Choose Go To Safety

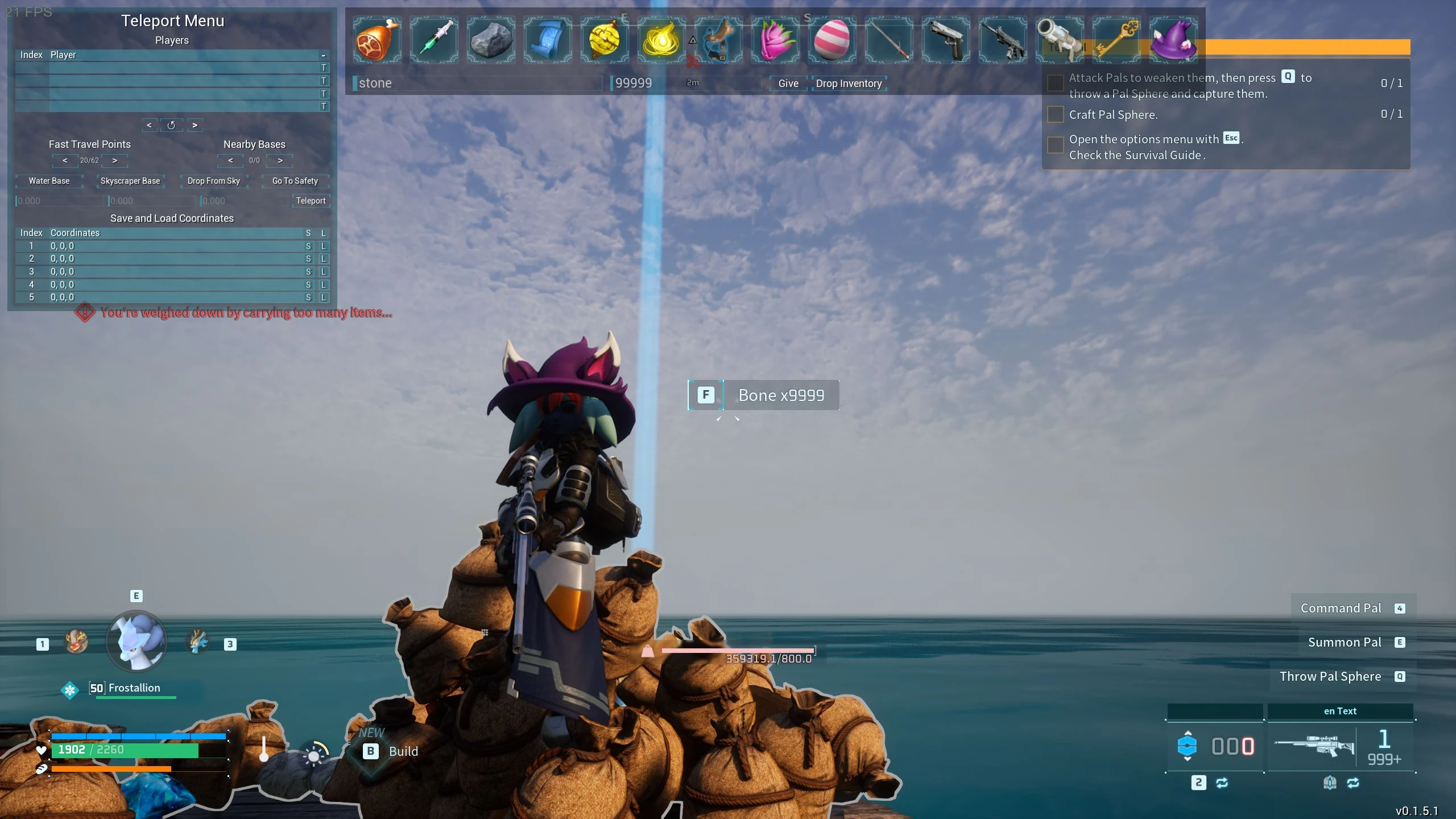pyautogui.click(x=295, y=181)
